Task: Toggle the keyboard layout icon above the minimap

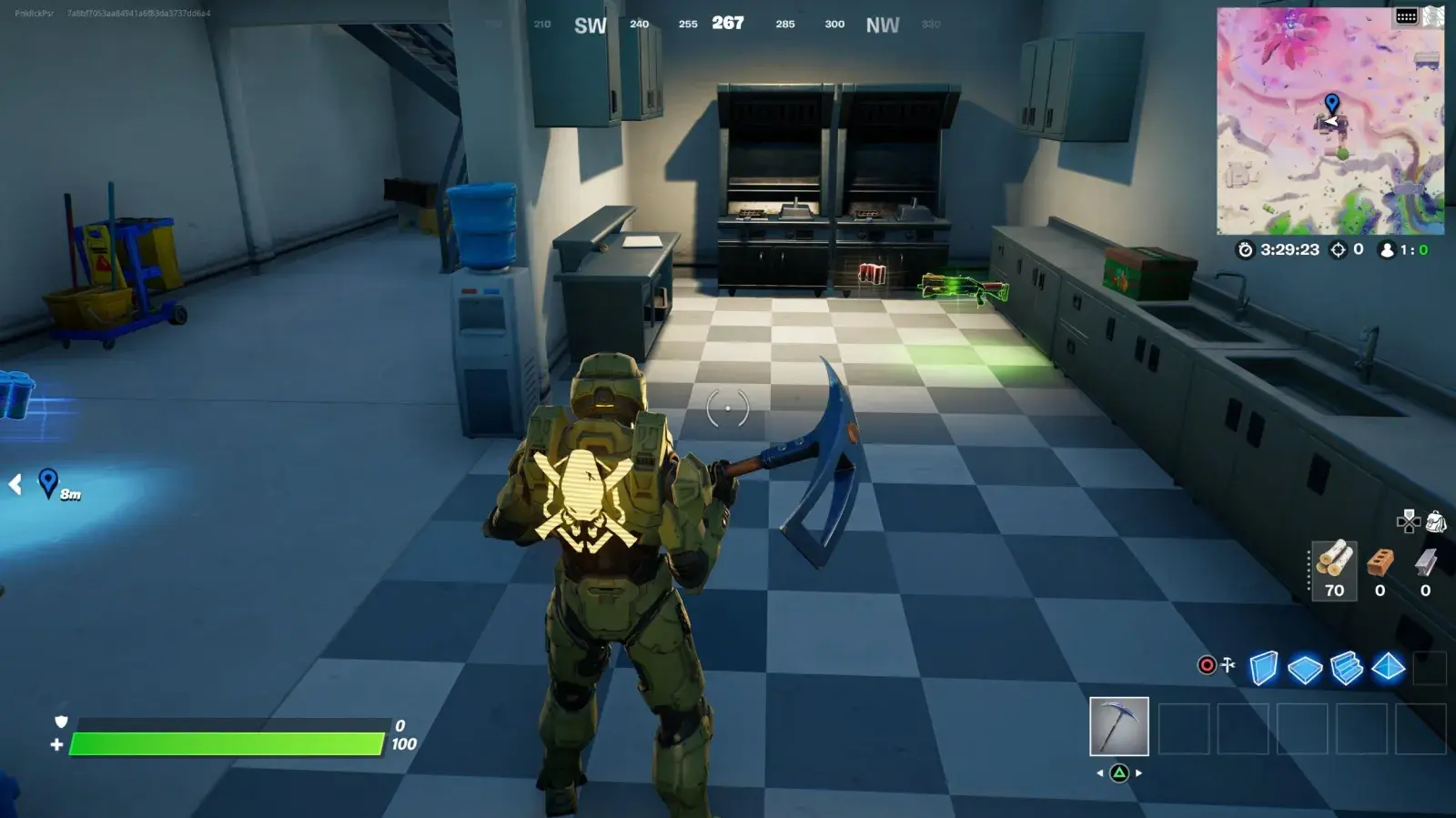Action: [1406, 14]
